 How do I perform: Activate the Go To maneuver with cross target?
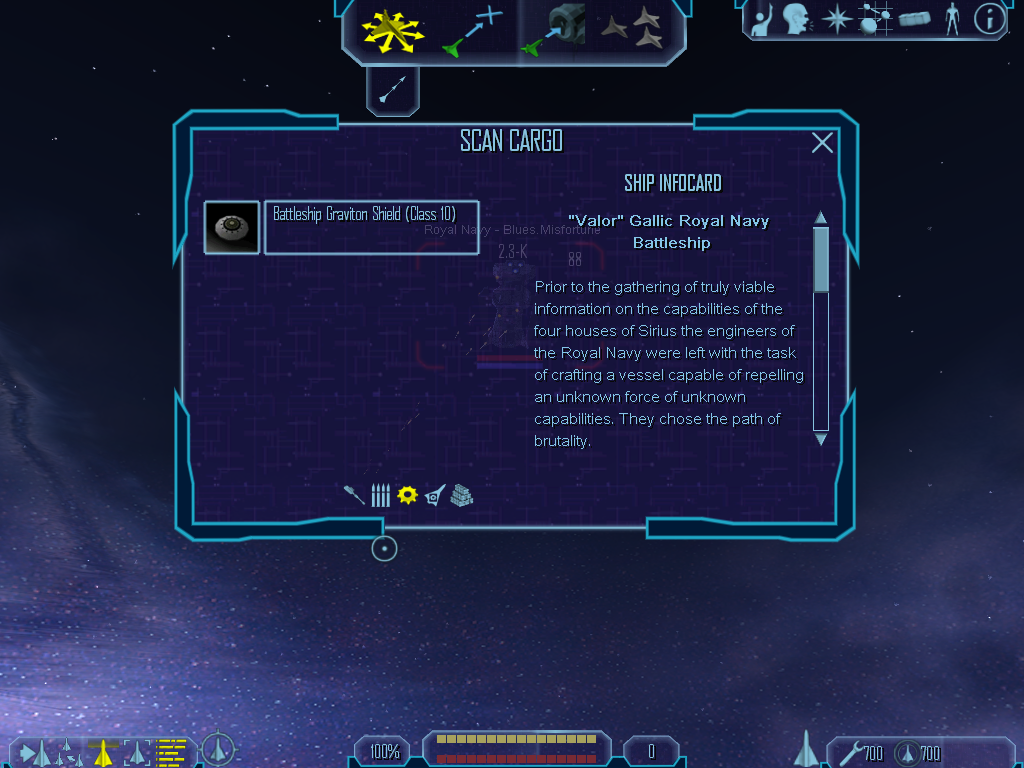474,31
